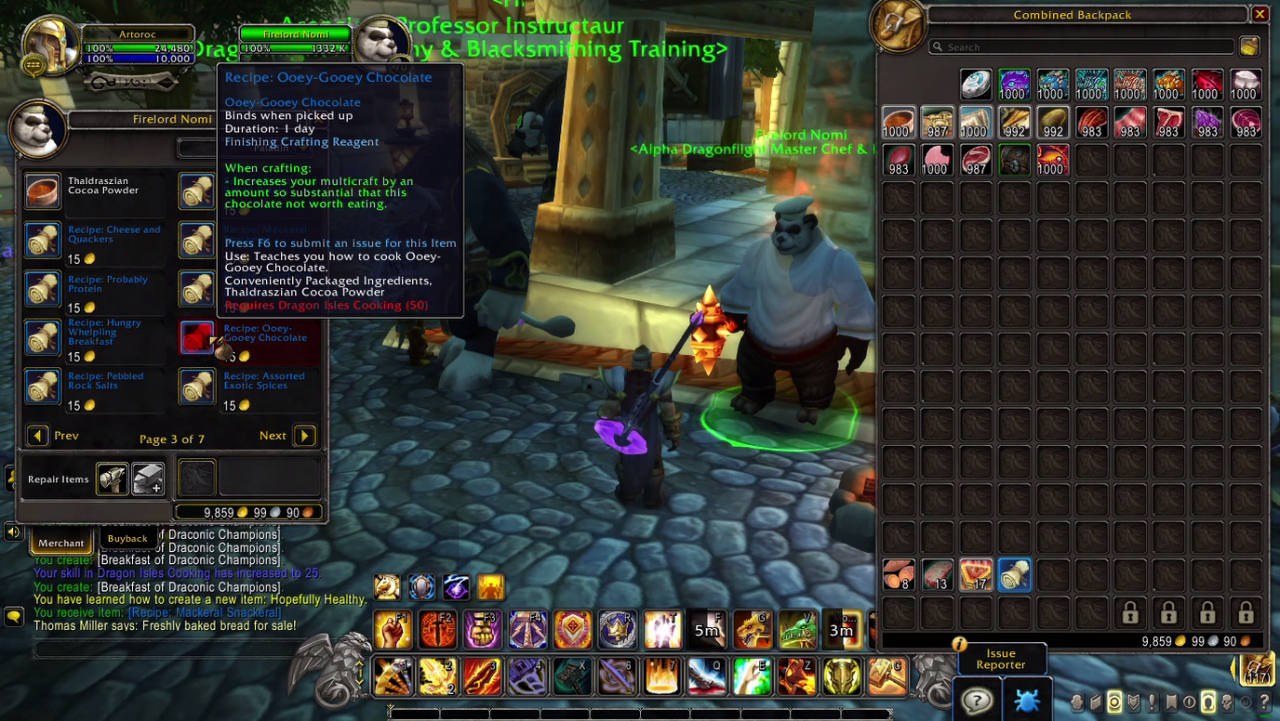Image resolution: width=1280 pixels, height=721 pixels.
Task: Click the Recipe: Ooey-Gooey Chocolate icon
Action: click(198, 338)
